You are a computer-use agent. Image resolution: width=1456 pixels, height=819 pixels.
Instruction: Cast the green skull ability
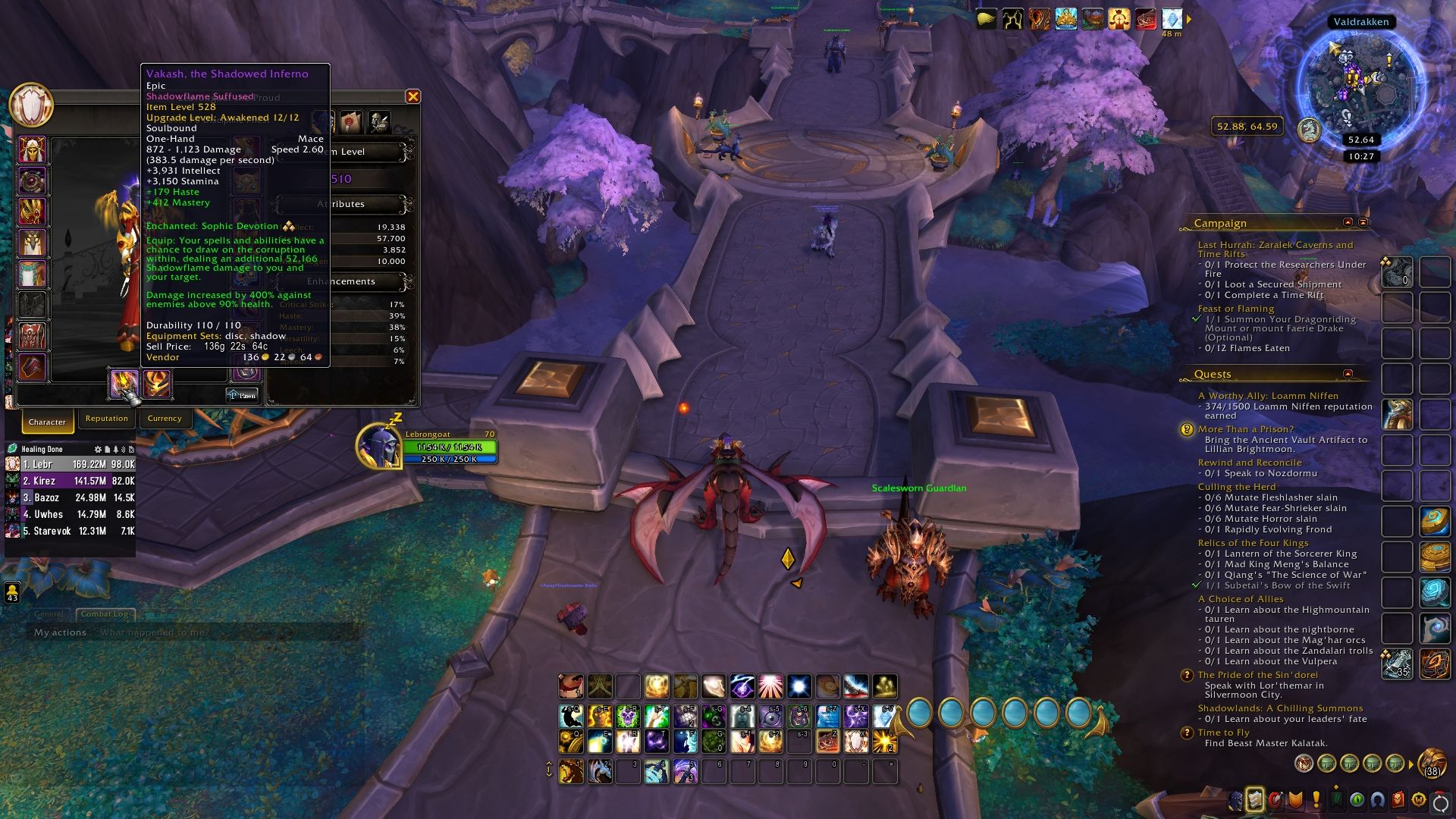pos(627,716)
